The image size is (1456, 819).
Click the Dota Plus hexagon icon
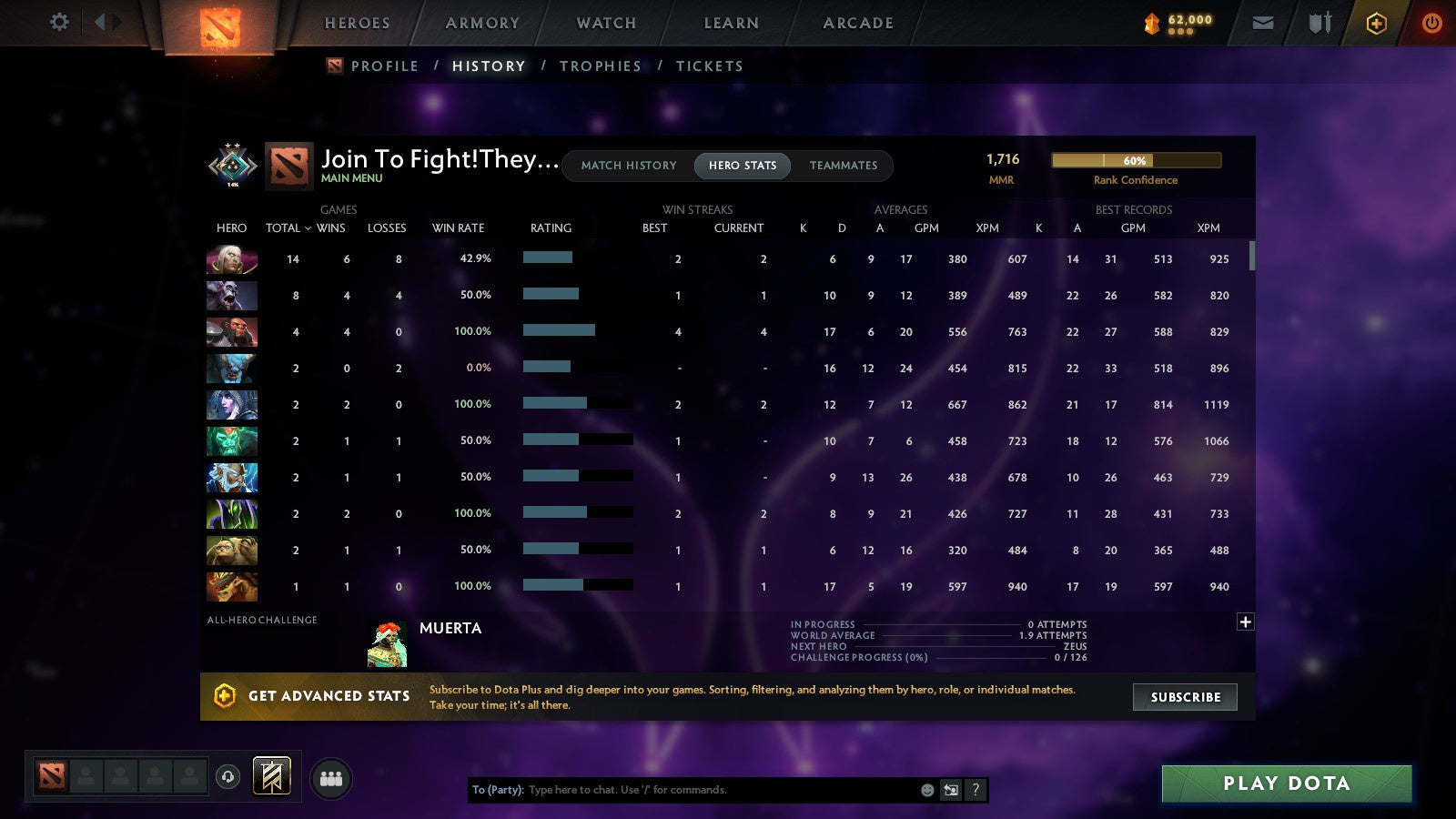[x=1376, y=23]
